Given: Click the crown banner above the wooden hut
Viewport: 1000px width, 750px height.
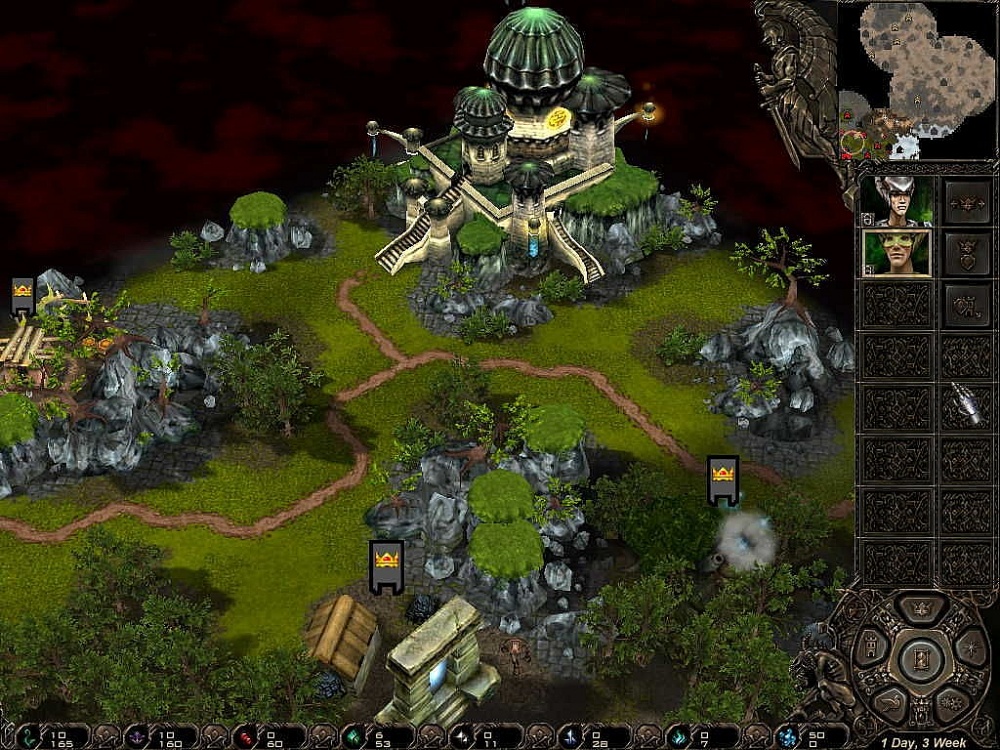Looking at the screenshot, I should point(386,567).
